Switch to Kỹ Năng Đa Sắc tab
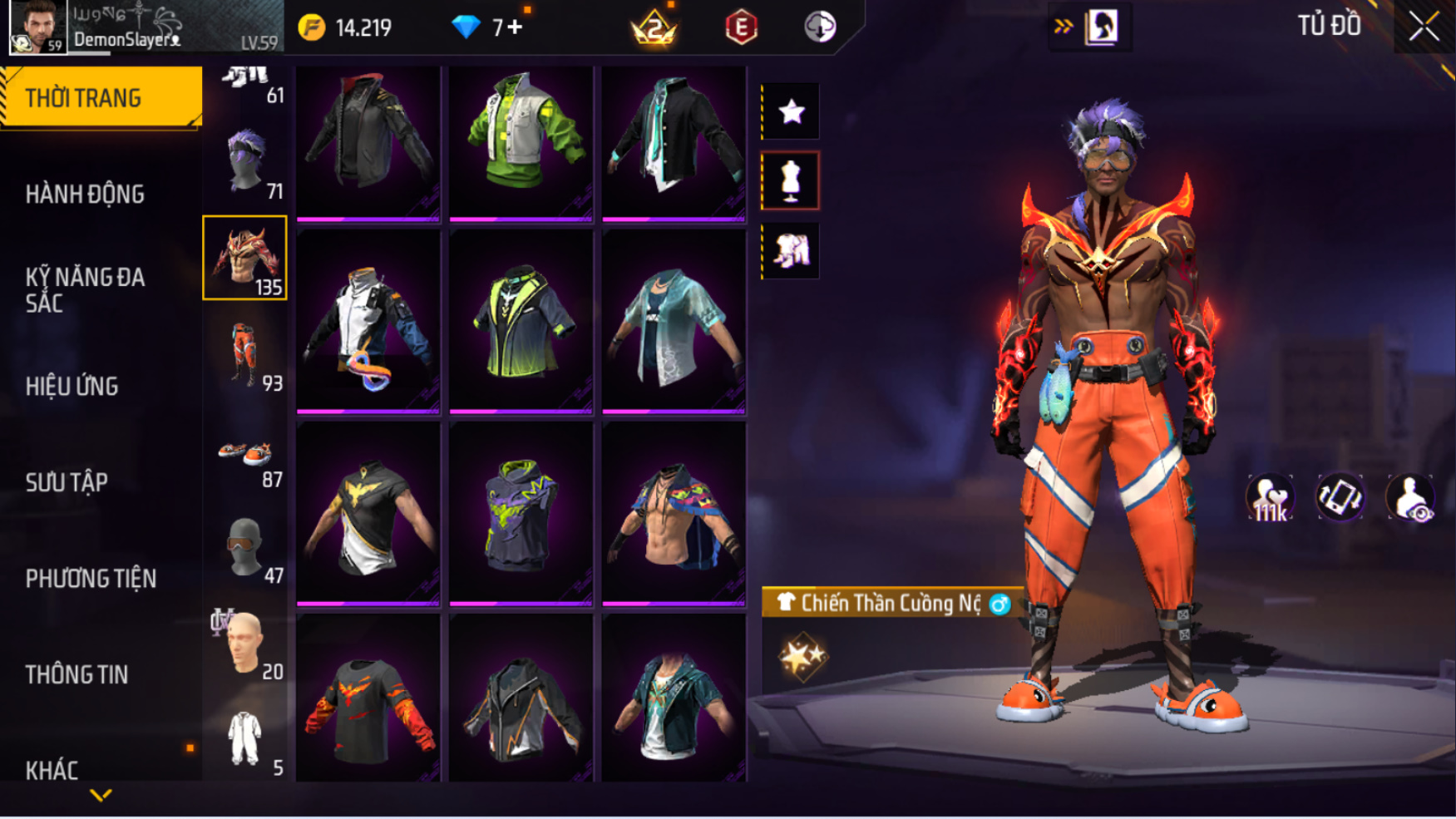Screen dimensions: 1456x819 point(85,290)
